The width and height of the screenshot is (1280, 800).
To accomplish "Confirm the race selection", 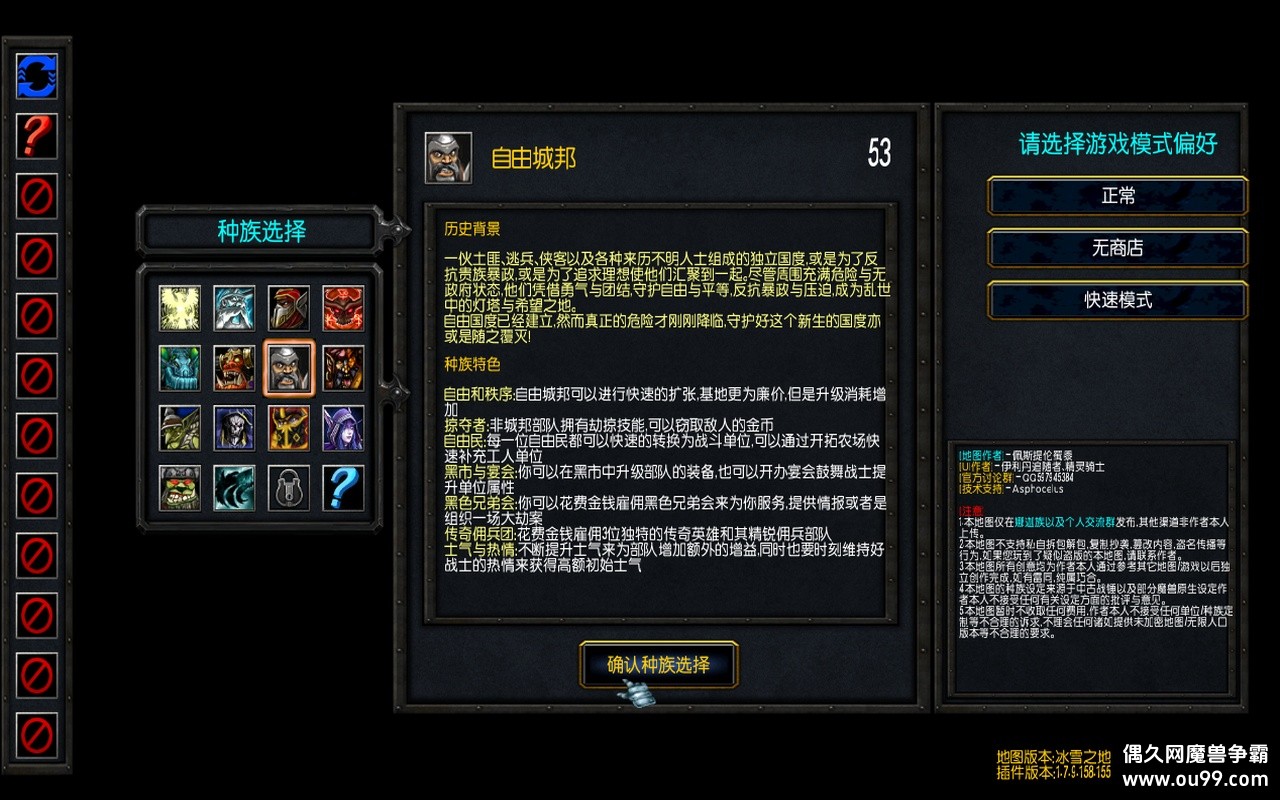I will tap(658, 665).
